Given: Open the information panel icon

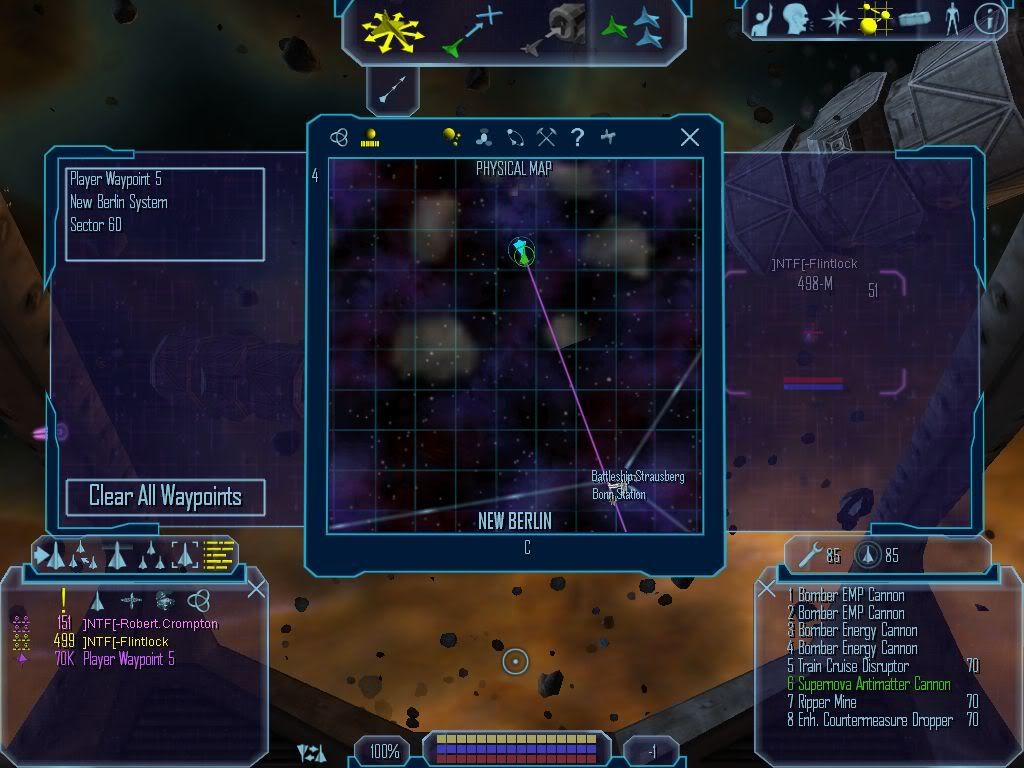Looking at the screenshot, I should 989,19.
